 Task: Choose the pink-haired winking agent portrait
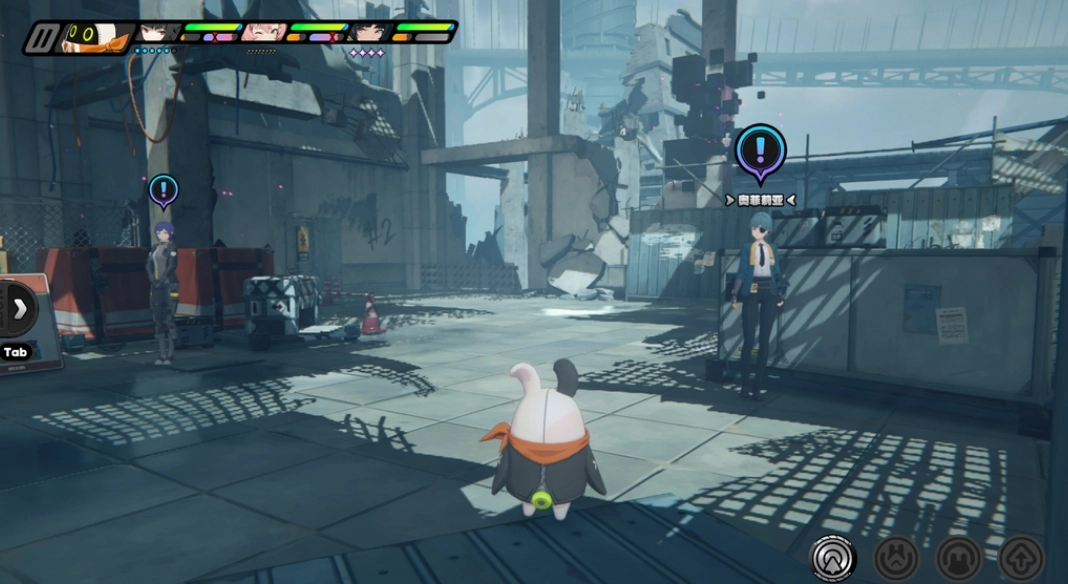[x=263, y=33]
